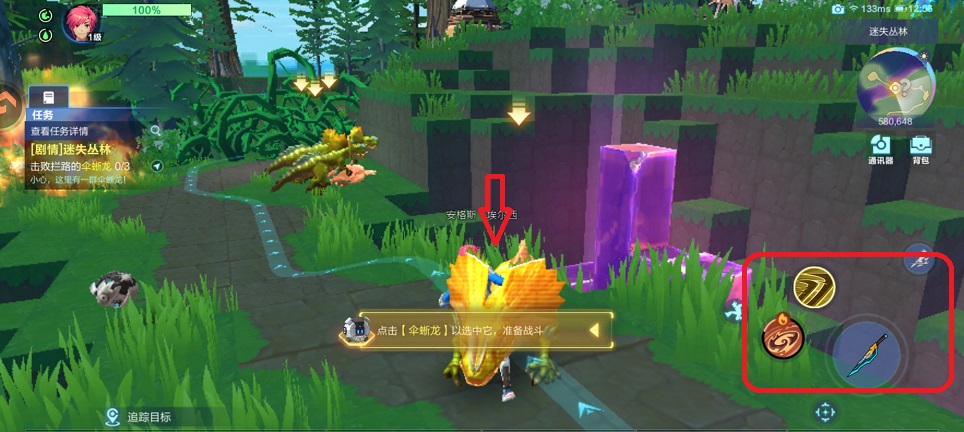Tap the green droplet status icon
Screen dimensions: 964x432
pos(45,35)
